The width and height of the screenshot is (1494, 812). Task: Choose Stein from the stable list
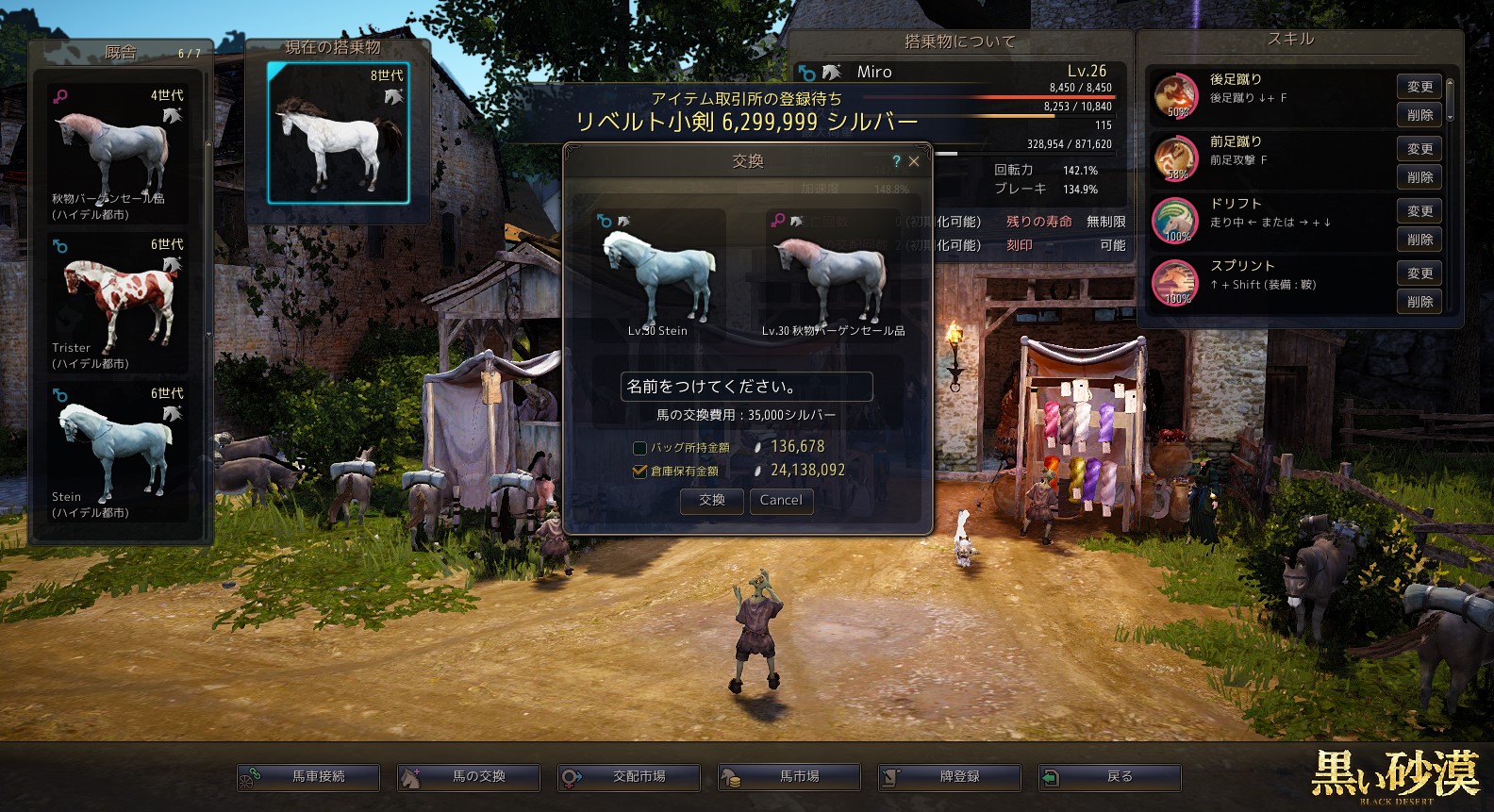coord(118,451)
